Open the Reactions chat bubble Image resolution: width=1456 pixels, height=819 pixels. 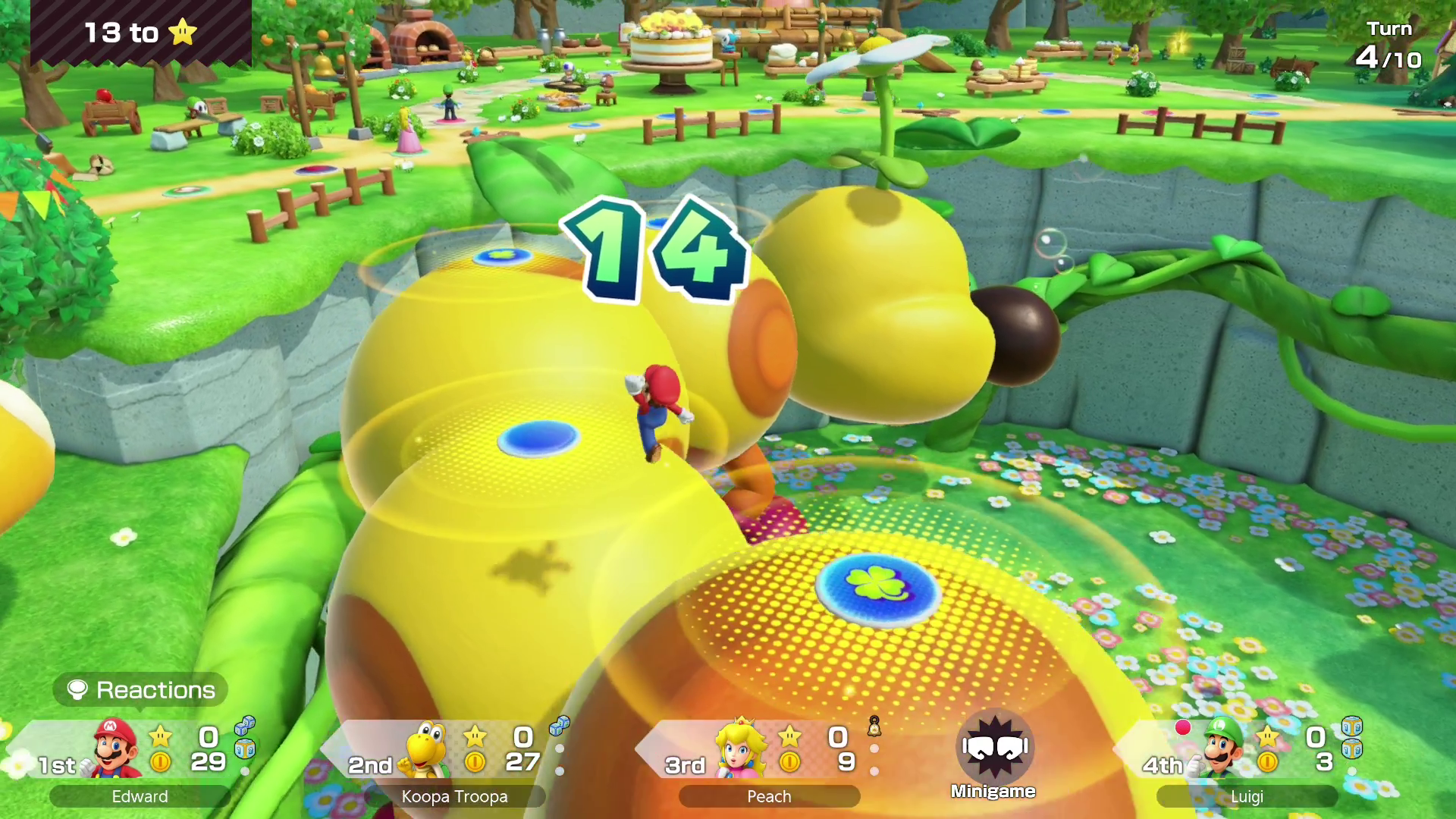coord(141,690)
